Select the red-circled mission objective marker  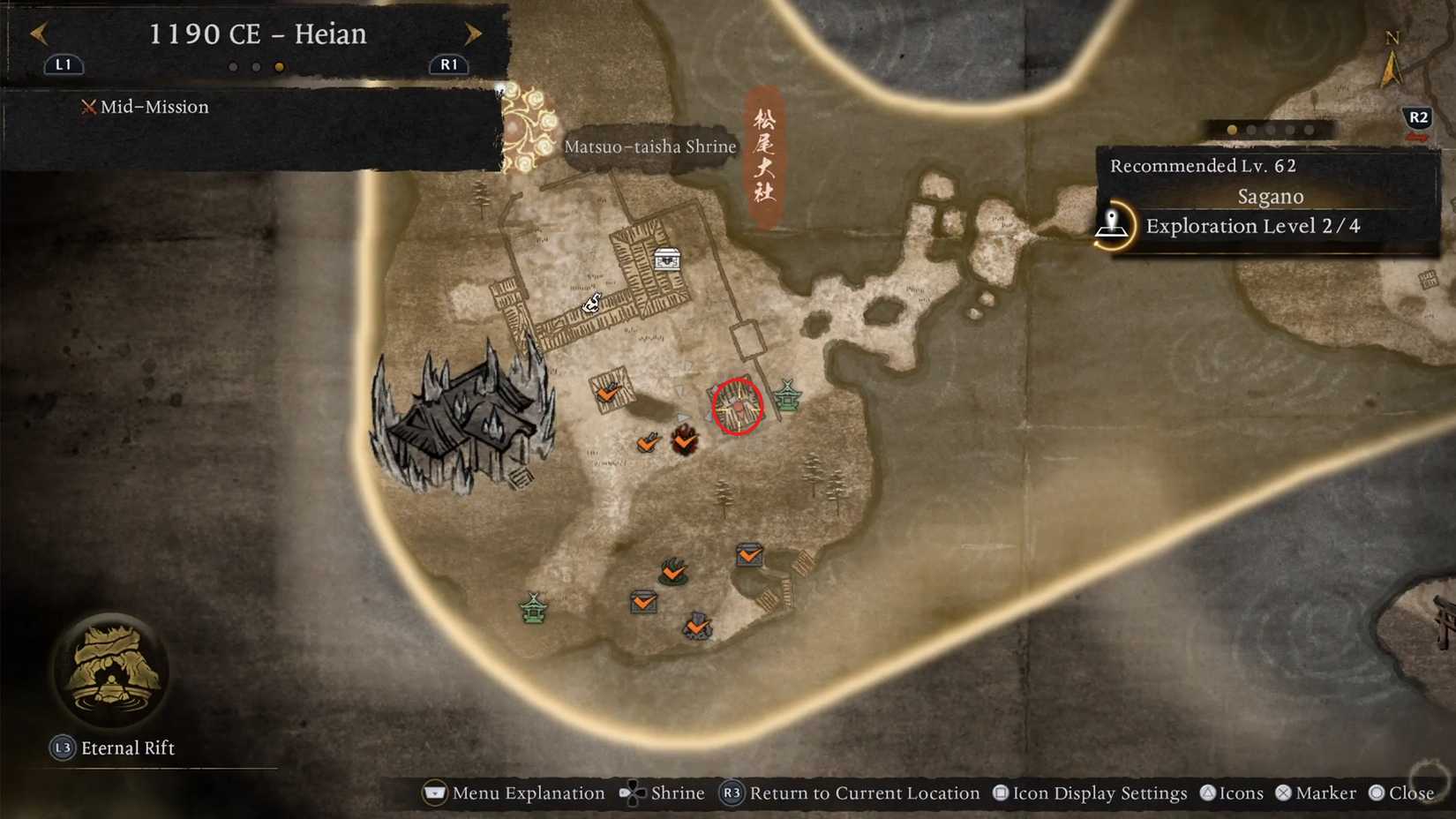pos(736,406)
